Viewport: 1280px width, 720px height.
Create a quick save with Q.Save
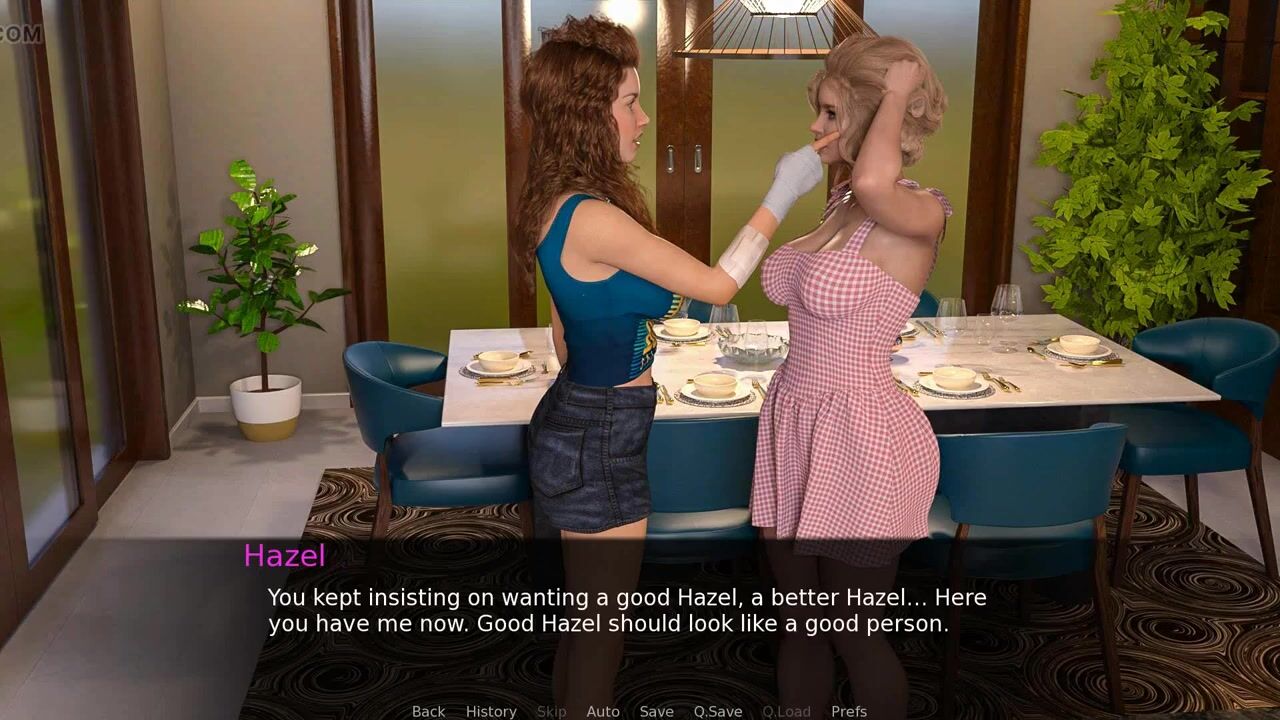(718, 711)
